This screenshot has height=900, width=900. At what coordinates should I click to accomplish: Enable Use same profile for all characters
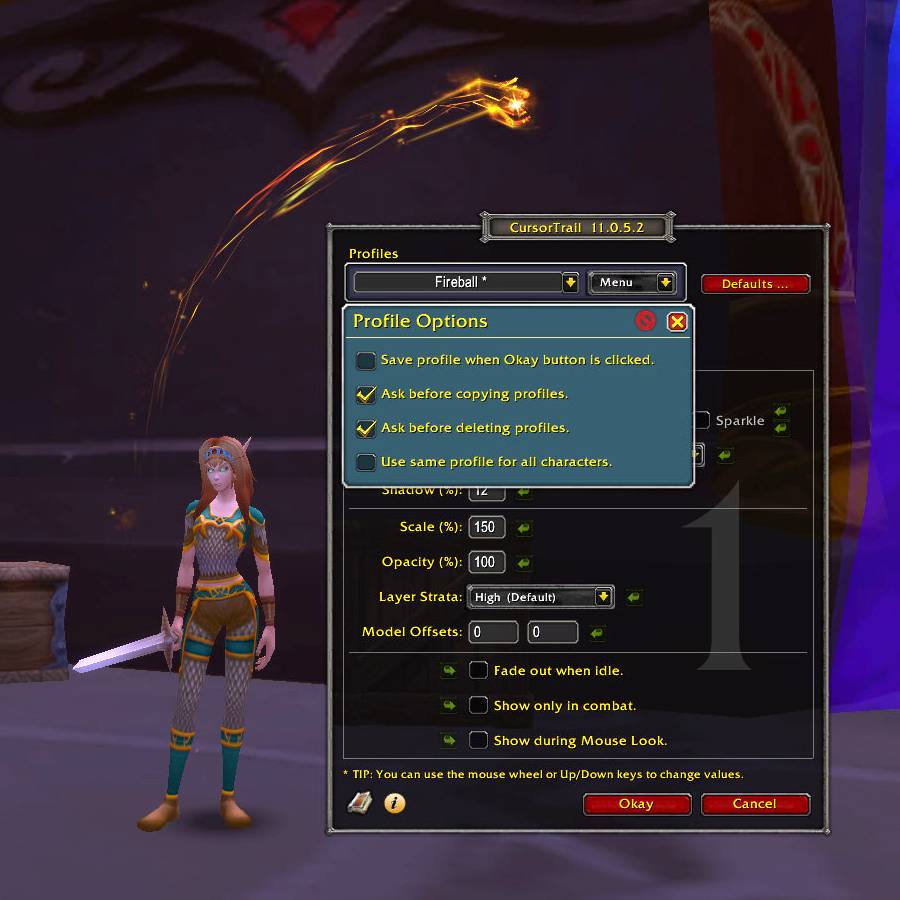click(x=366, y=462)
